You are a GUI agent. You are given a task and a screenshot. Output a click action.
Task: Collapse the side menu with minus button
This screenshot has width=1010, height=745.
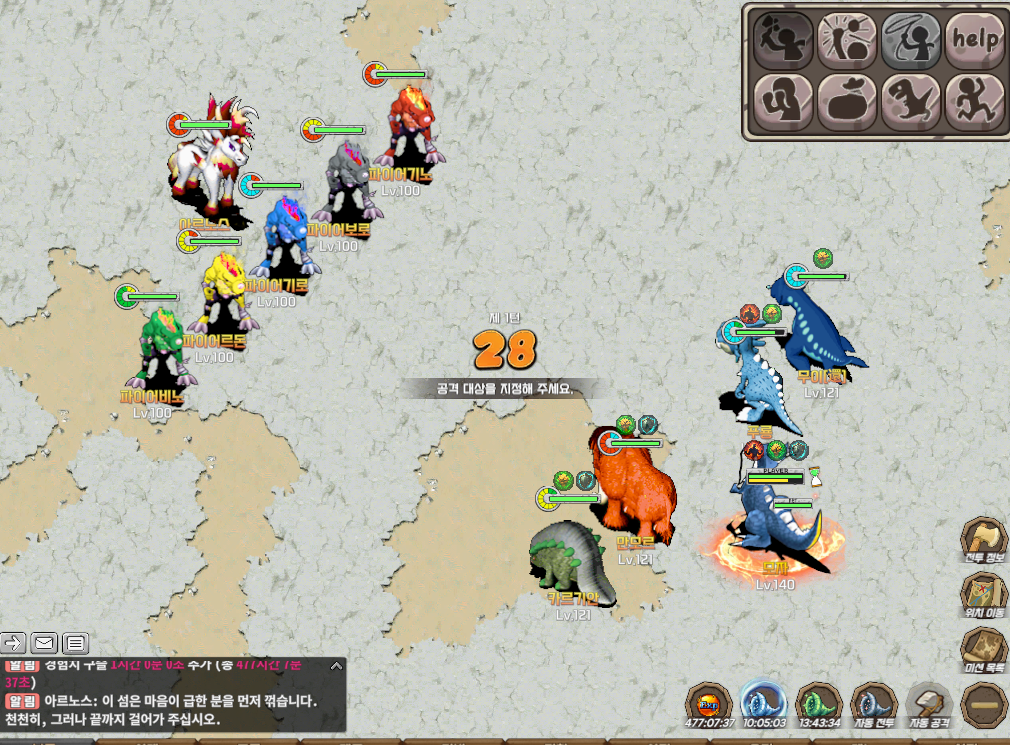(x=985, y=705)
